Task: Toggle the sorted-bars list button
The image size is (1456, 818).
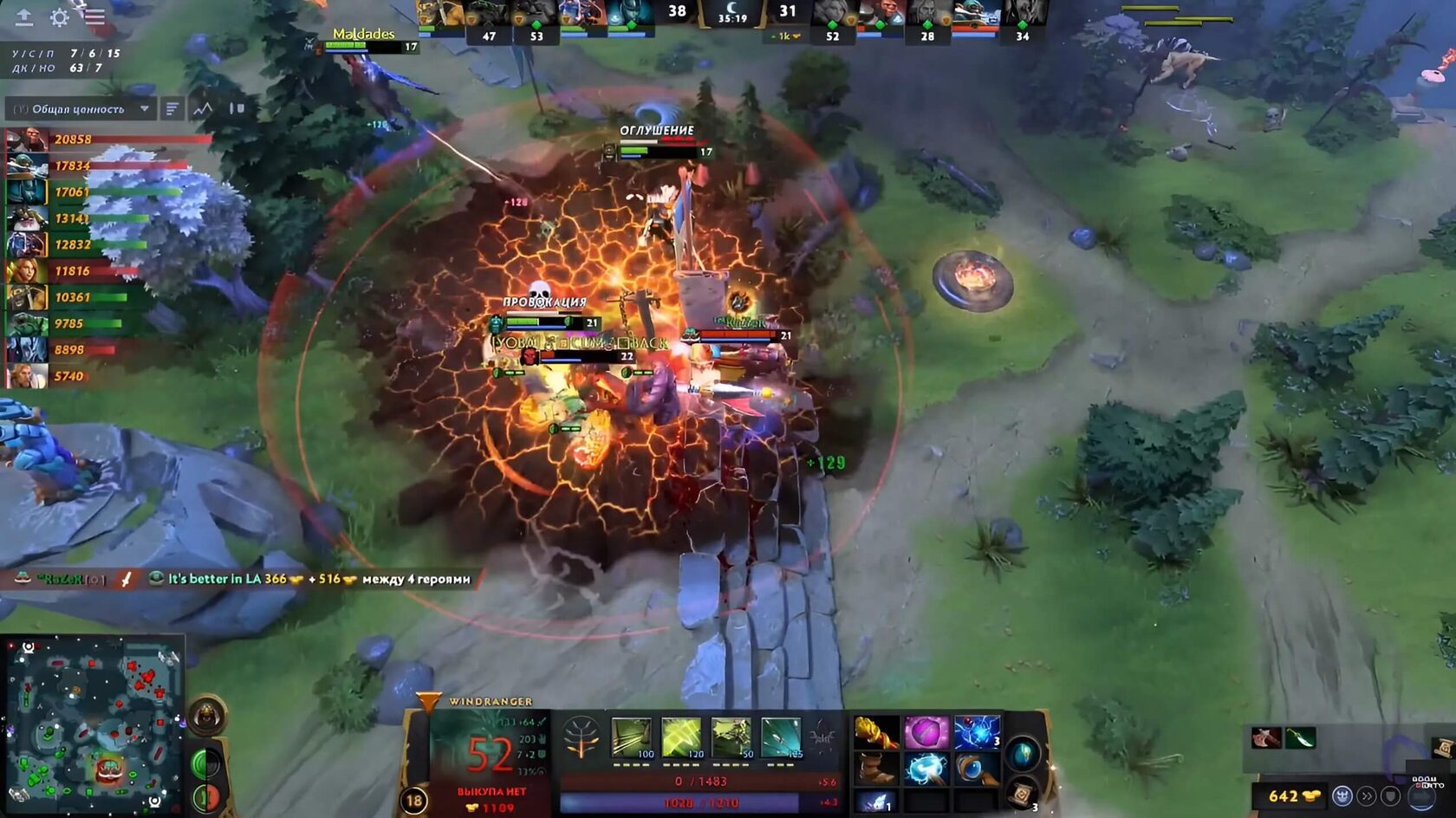Action: (172, 109)
